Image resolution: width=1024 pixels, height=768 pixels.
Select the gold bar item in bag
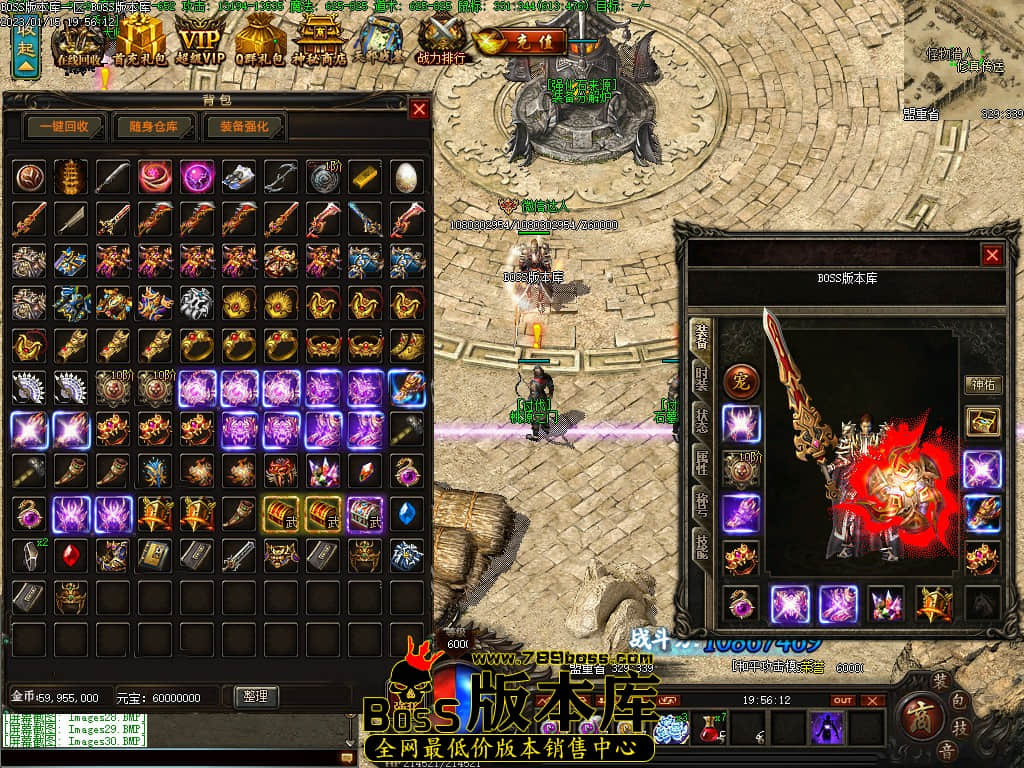pos(364,176)
